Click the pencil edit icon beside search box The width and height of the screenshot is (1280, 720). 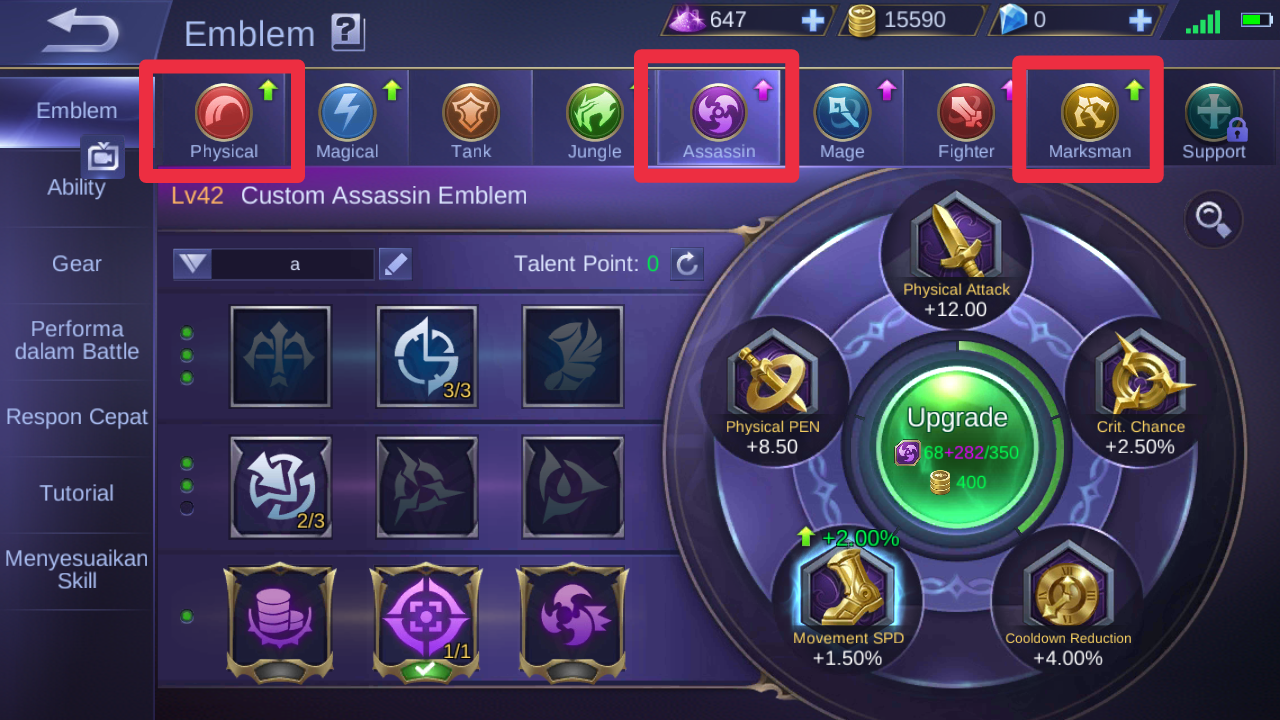395,264
